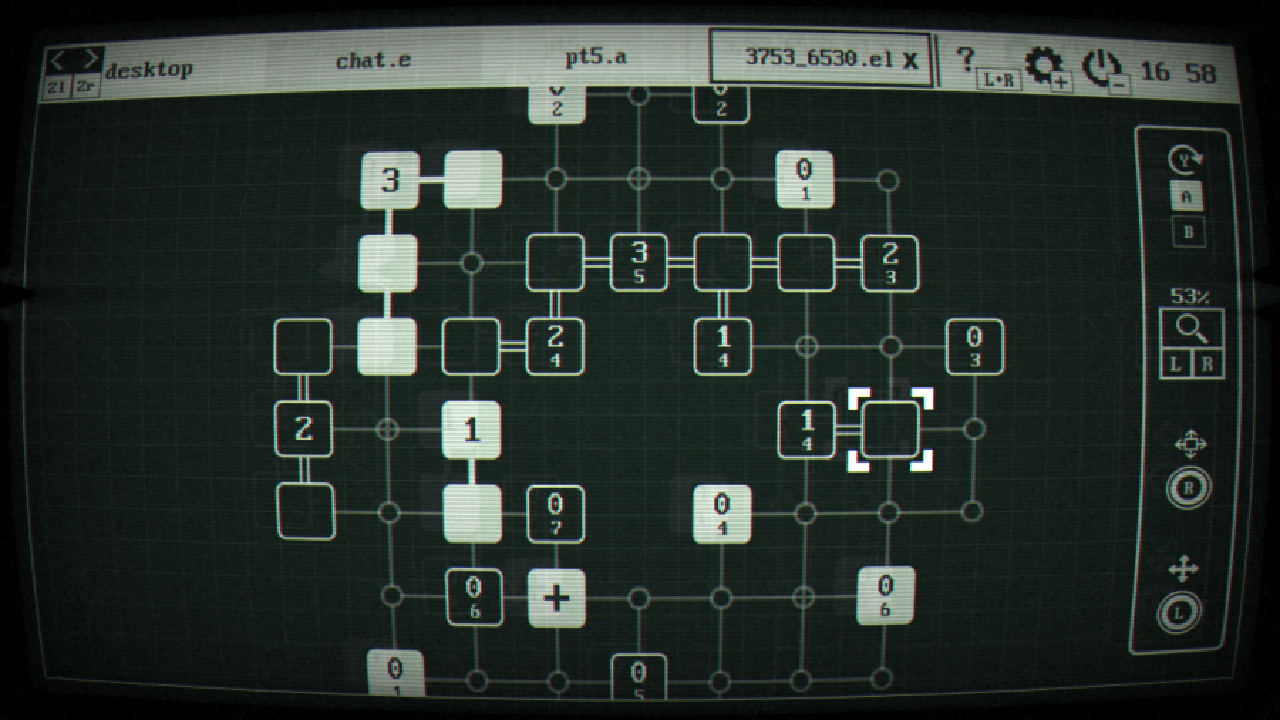Select the bracketed empty tile cursor
The height and width of the screenshot is (720, 1280).
[x=891, y=430]
